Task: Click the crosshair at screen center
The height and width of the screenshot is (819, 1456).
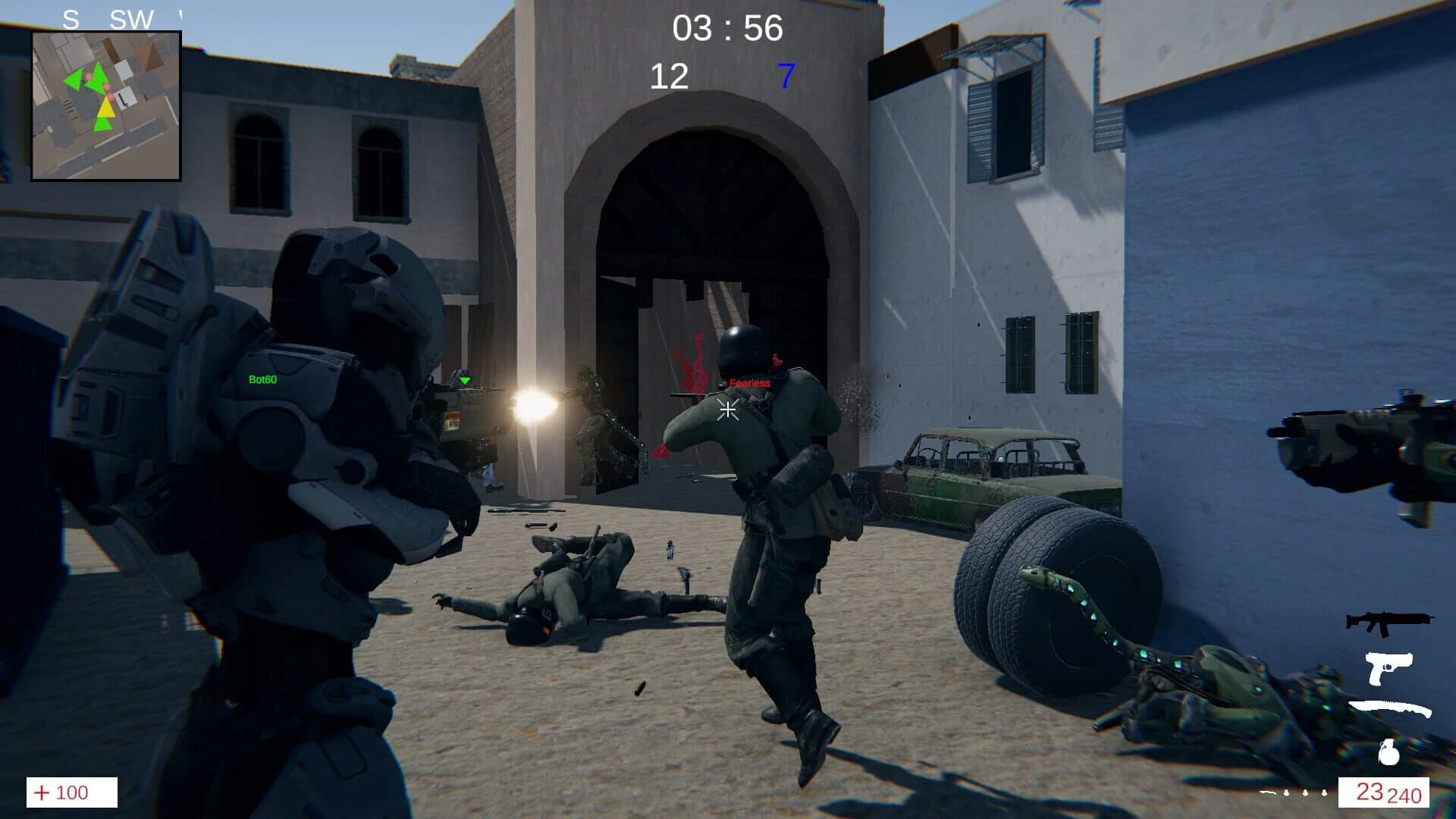Action: pyautogui.click(x=727, y=410)
